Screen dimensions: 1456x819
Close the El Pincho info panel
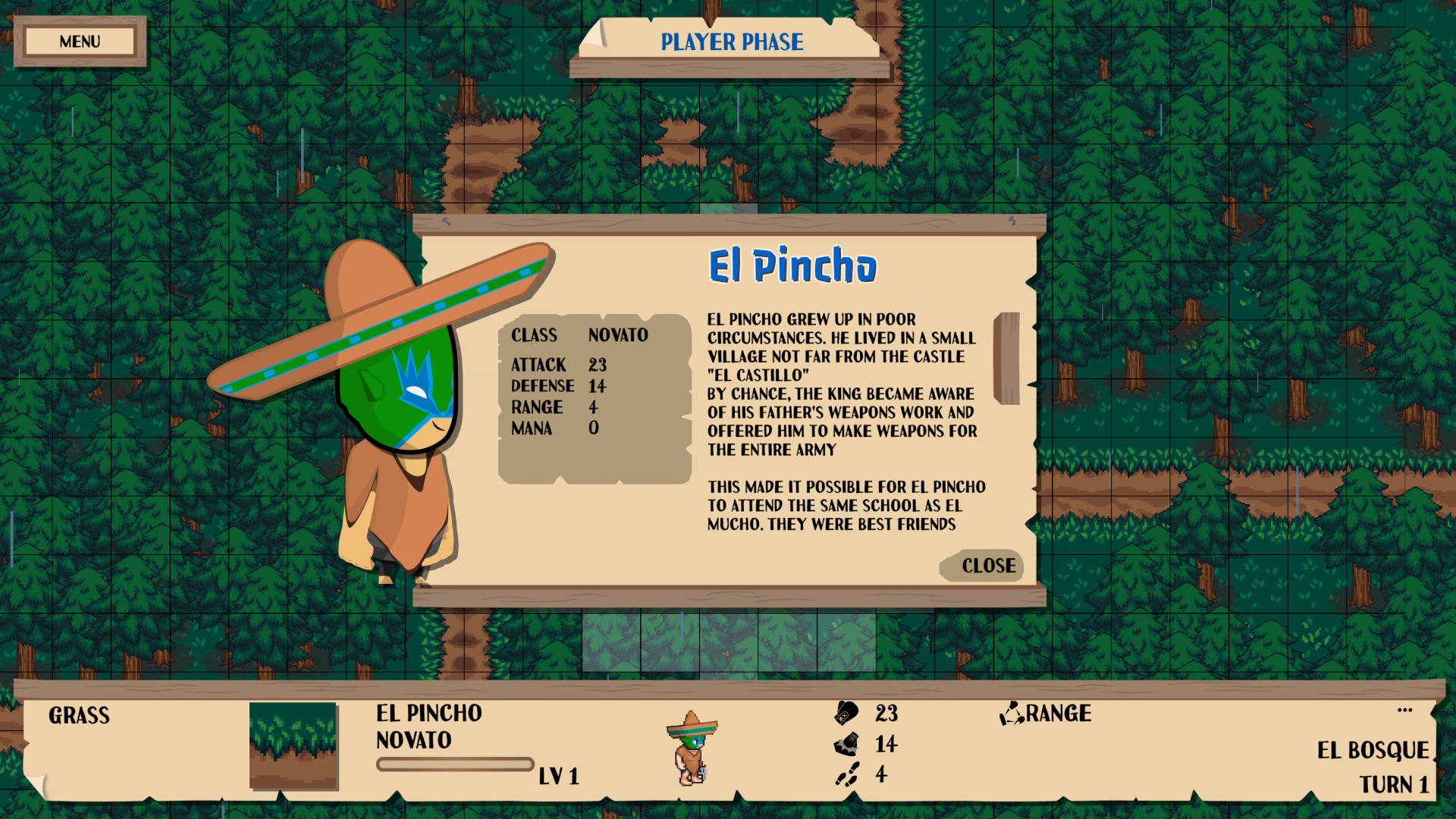point(981,566)
